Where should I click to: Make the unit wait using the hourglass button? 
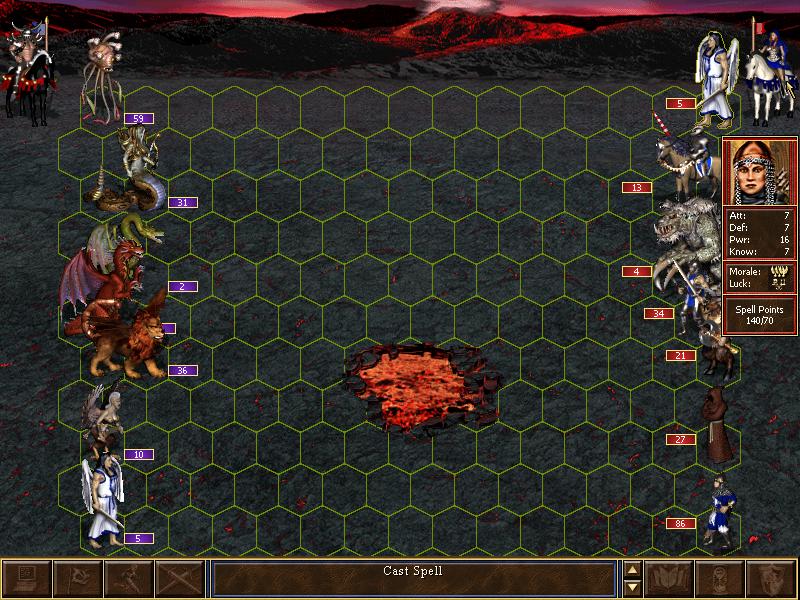[x=721, y=579]
